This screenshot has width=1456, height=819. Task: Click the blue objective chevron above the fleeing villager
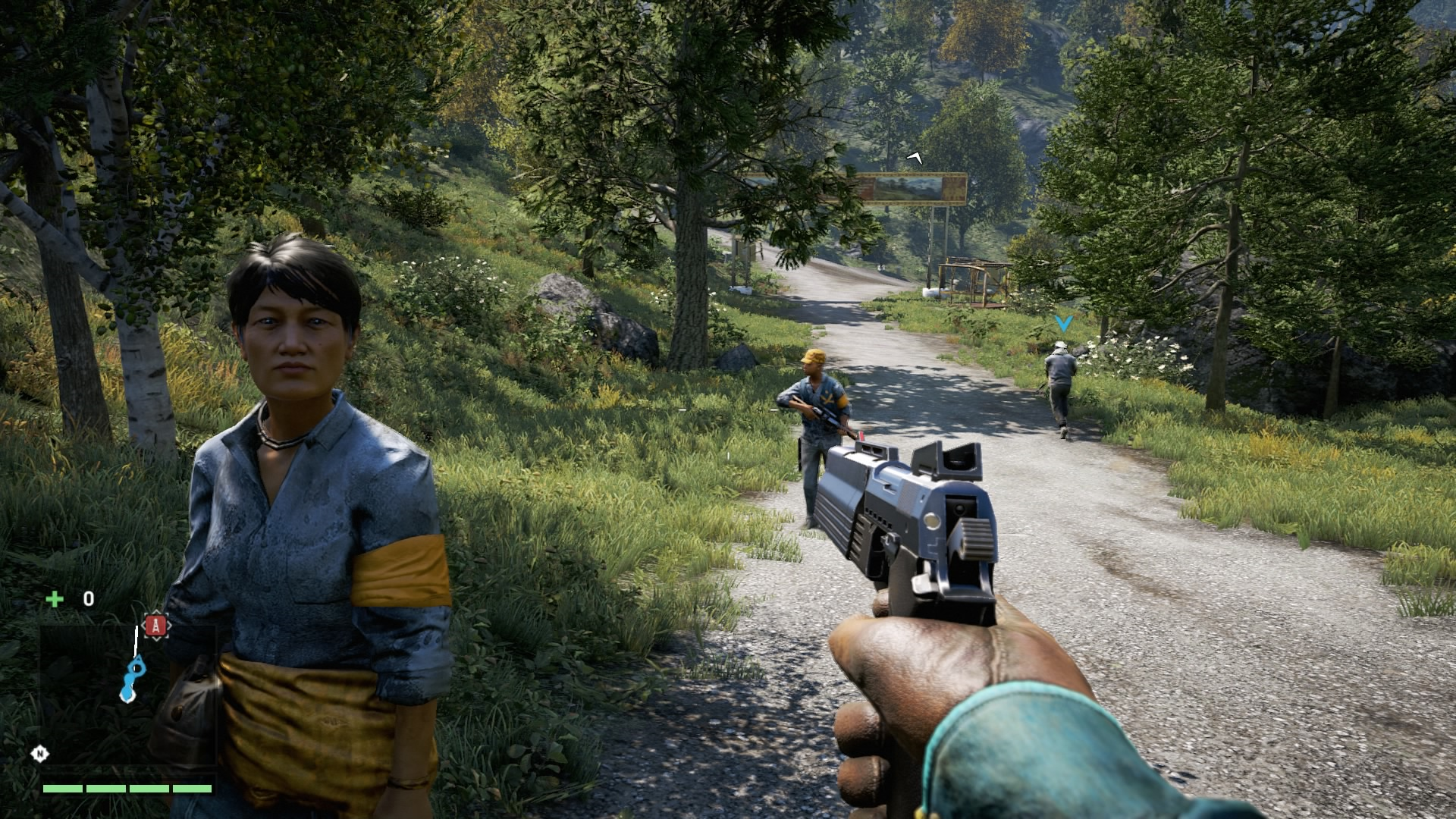tap(1064, 322)
